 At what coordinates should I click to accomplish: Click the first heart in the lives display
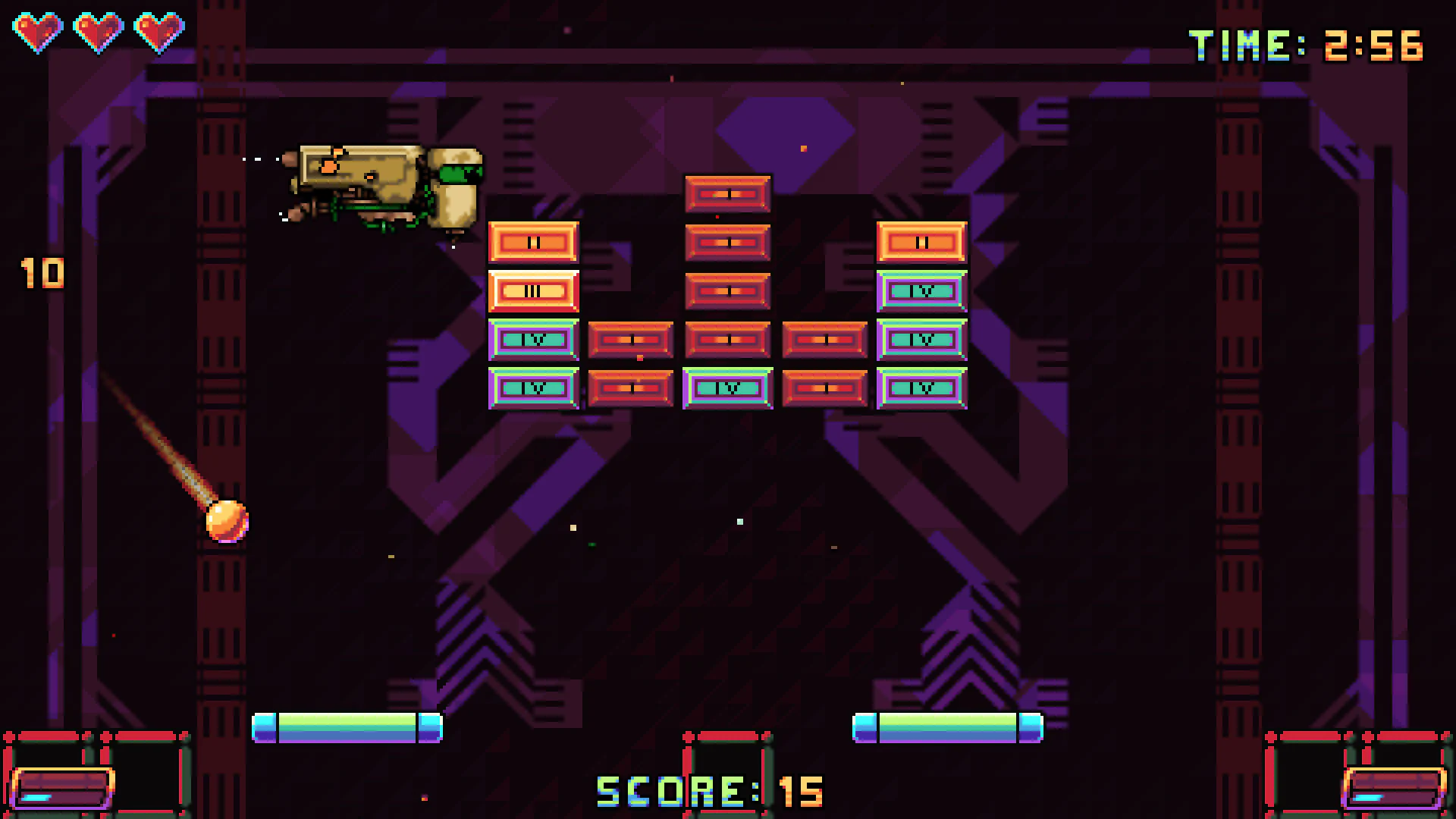tap(36, 30)
